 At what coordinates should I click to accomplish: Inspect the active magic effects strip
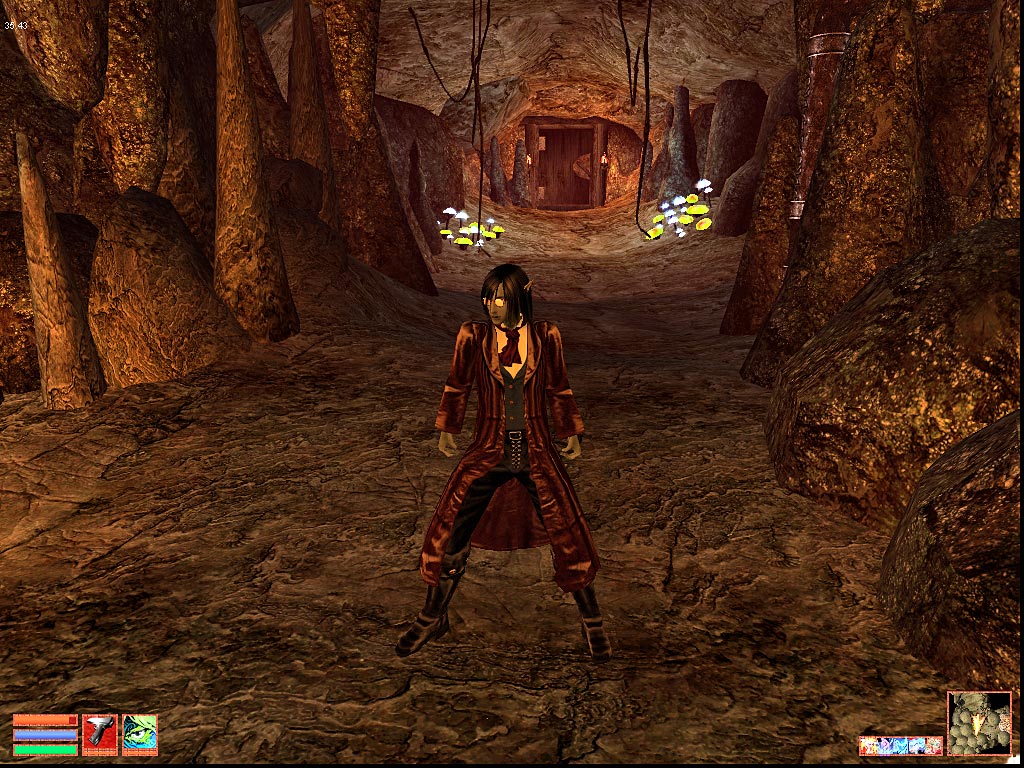(x=900, y=746)
